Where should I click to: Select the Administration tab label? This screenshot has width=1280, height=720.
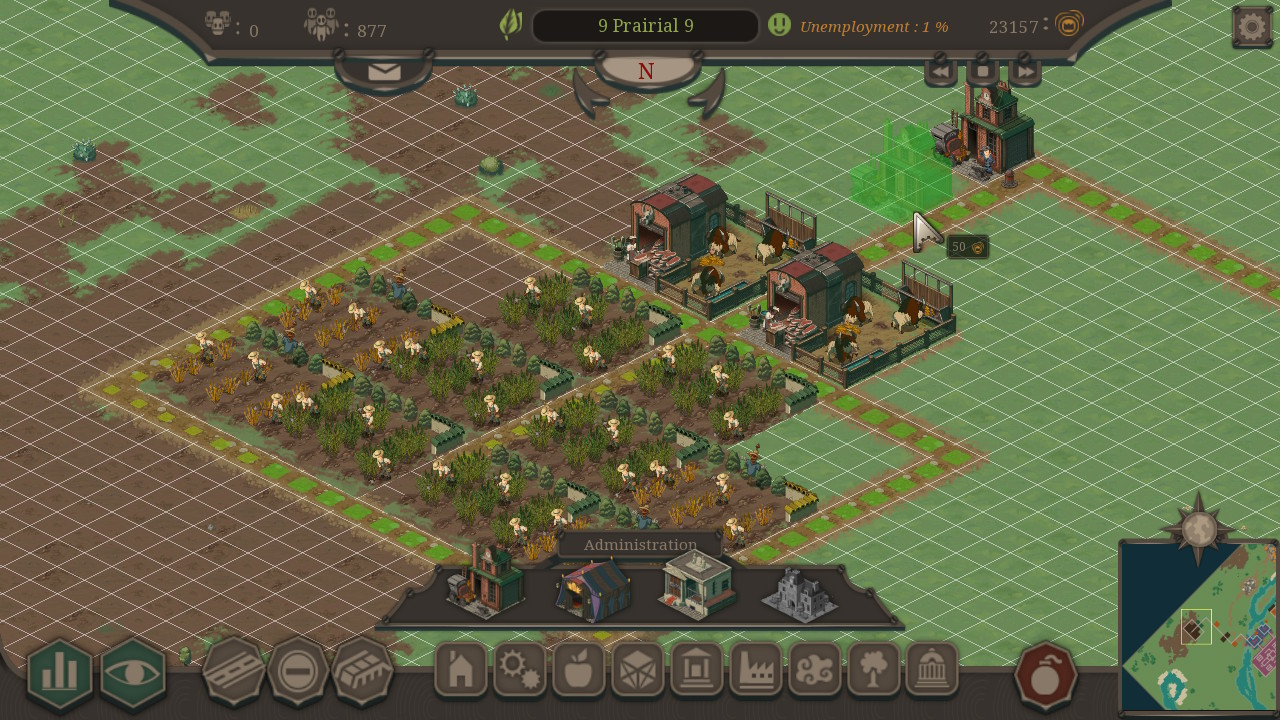click(x=640, y=544)
